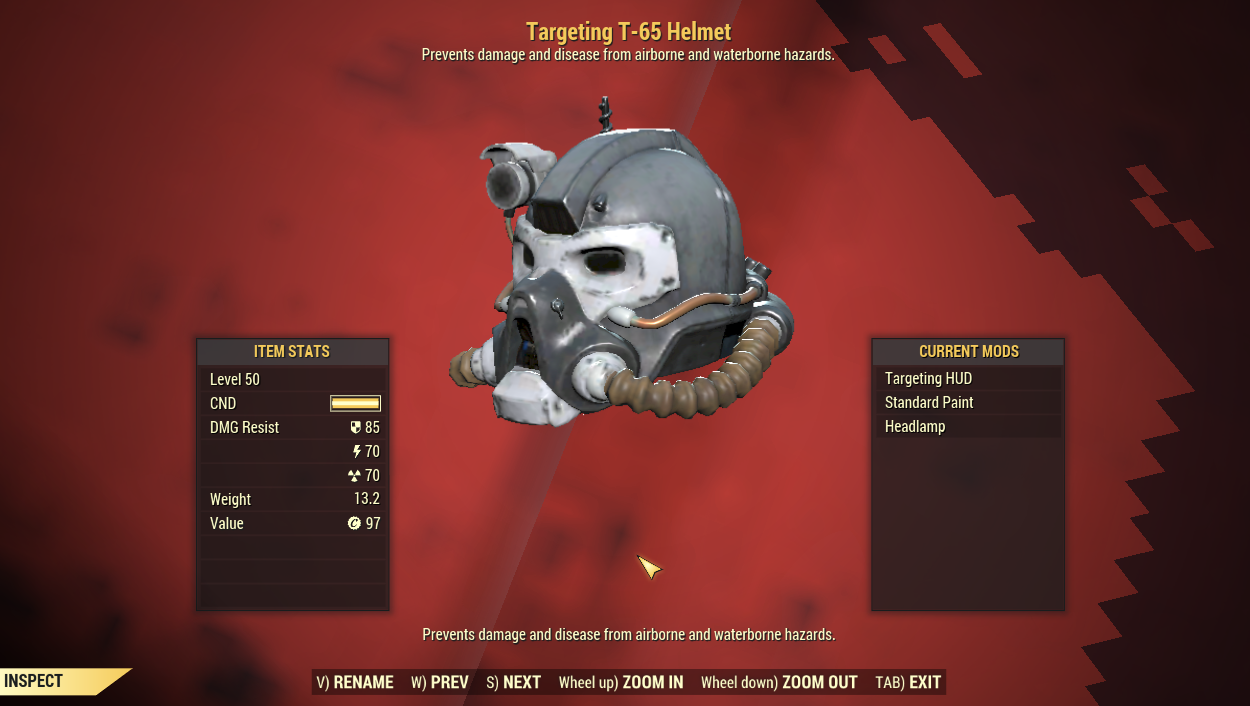Rename the T-65 helmet
The height and width of the screenshot is (706, 1250).
pos(355,682)
